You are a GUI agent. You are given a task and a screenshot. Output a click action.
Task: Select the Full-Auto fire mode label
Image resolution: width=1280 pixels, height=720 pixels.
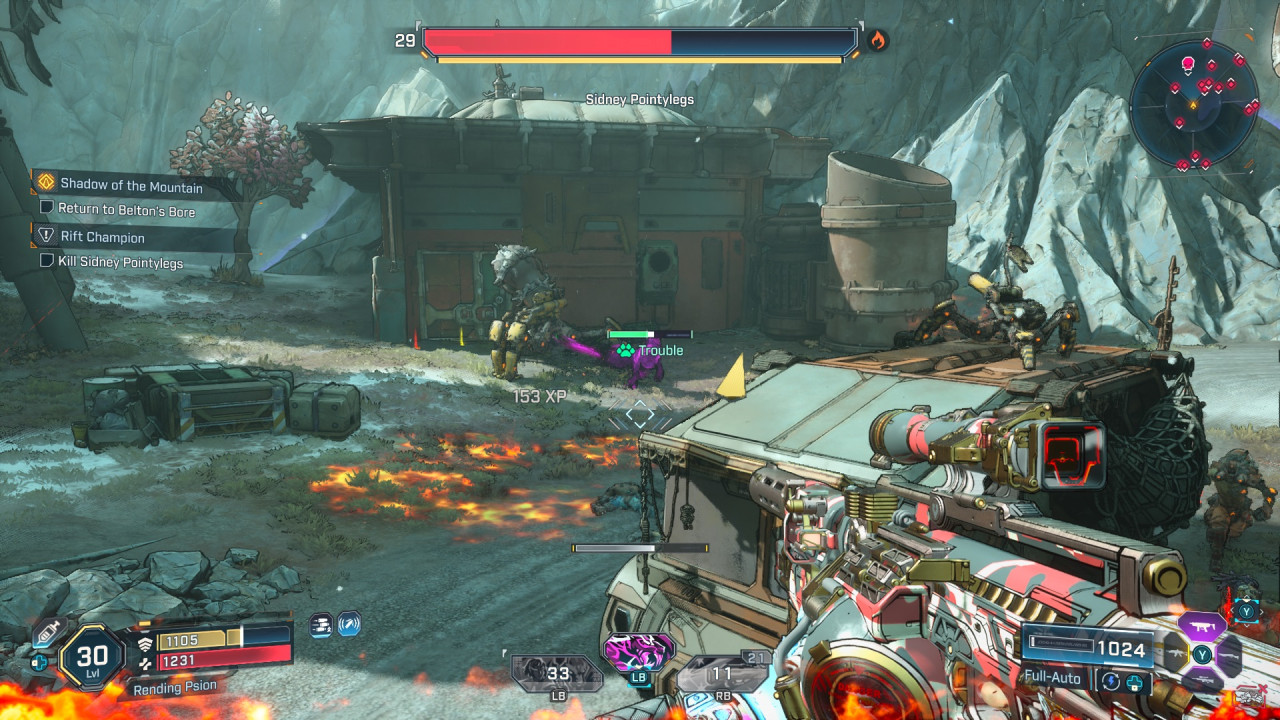[x=1052, y=677]
